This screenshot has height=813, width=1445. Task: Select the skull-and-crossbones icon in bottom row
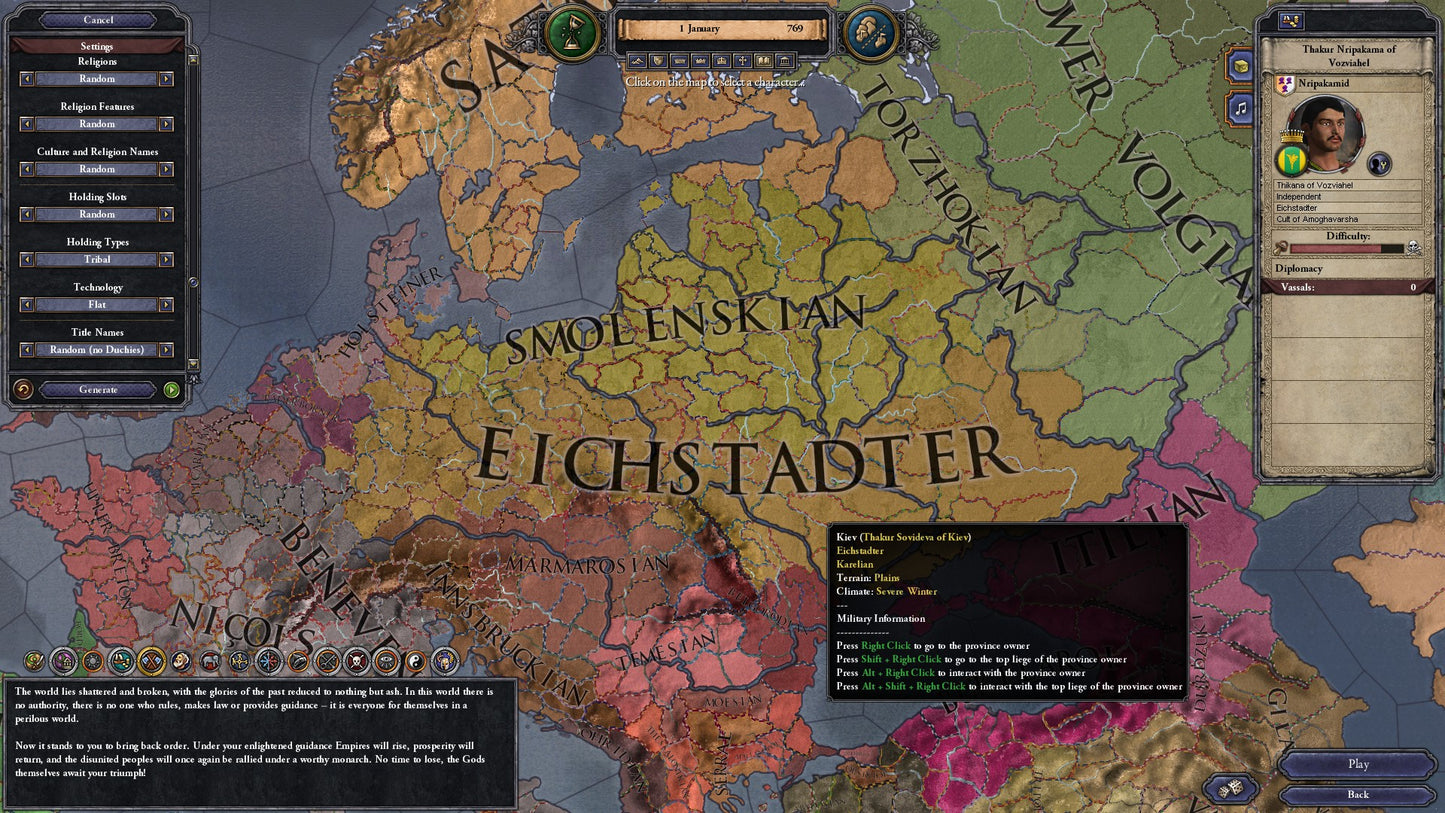tap(355, 661)
